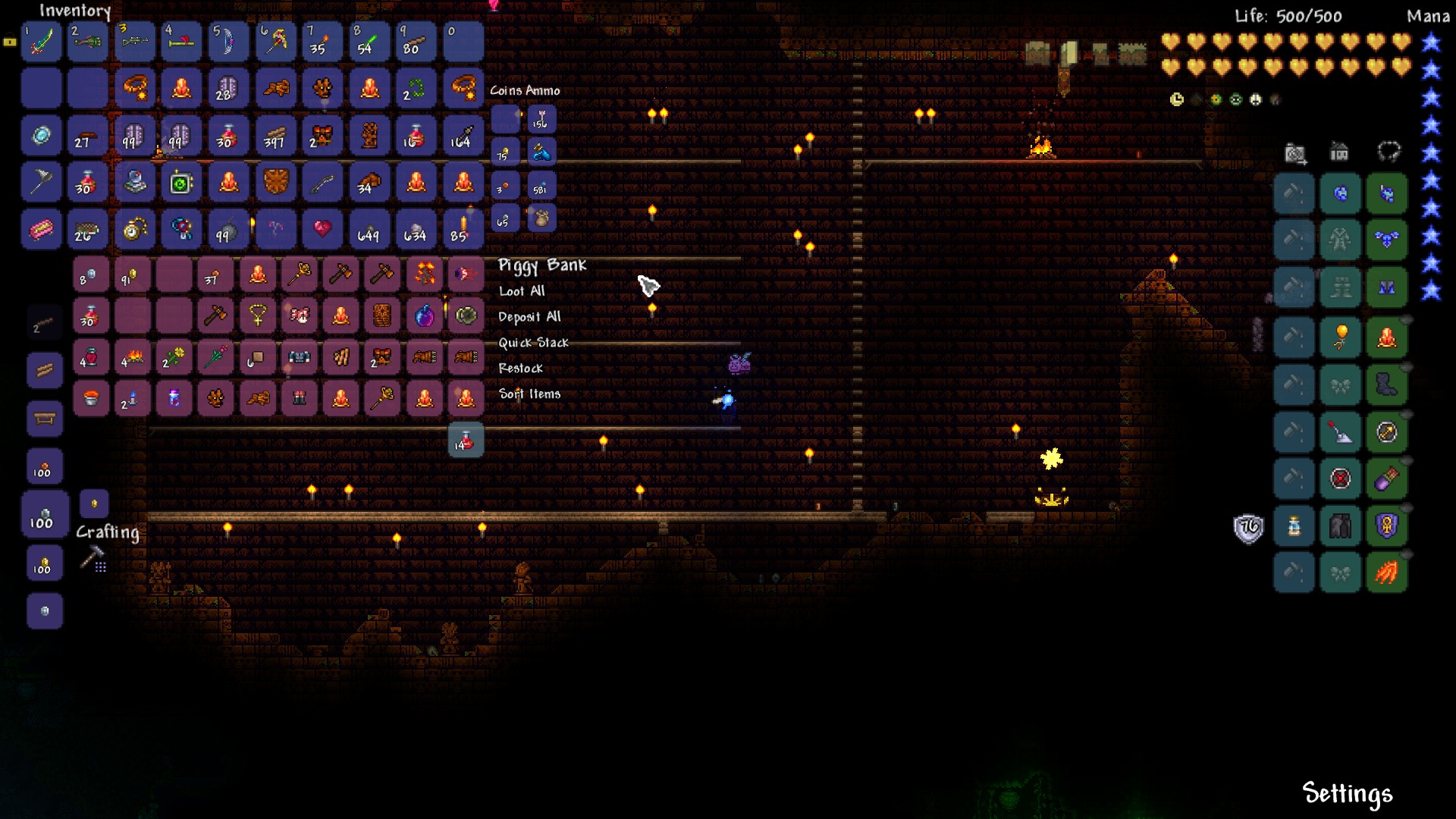Select Quick Stack from the Piggy Bank menu

532,343
